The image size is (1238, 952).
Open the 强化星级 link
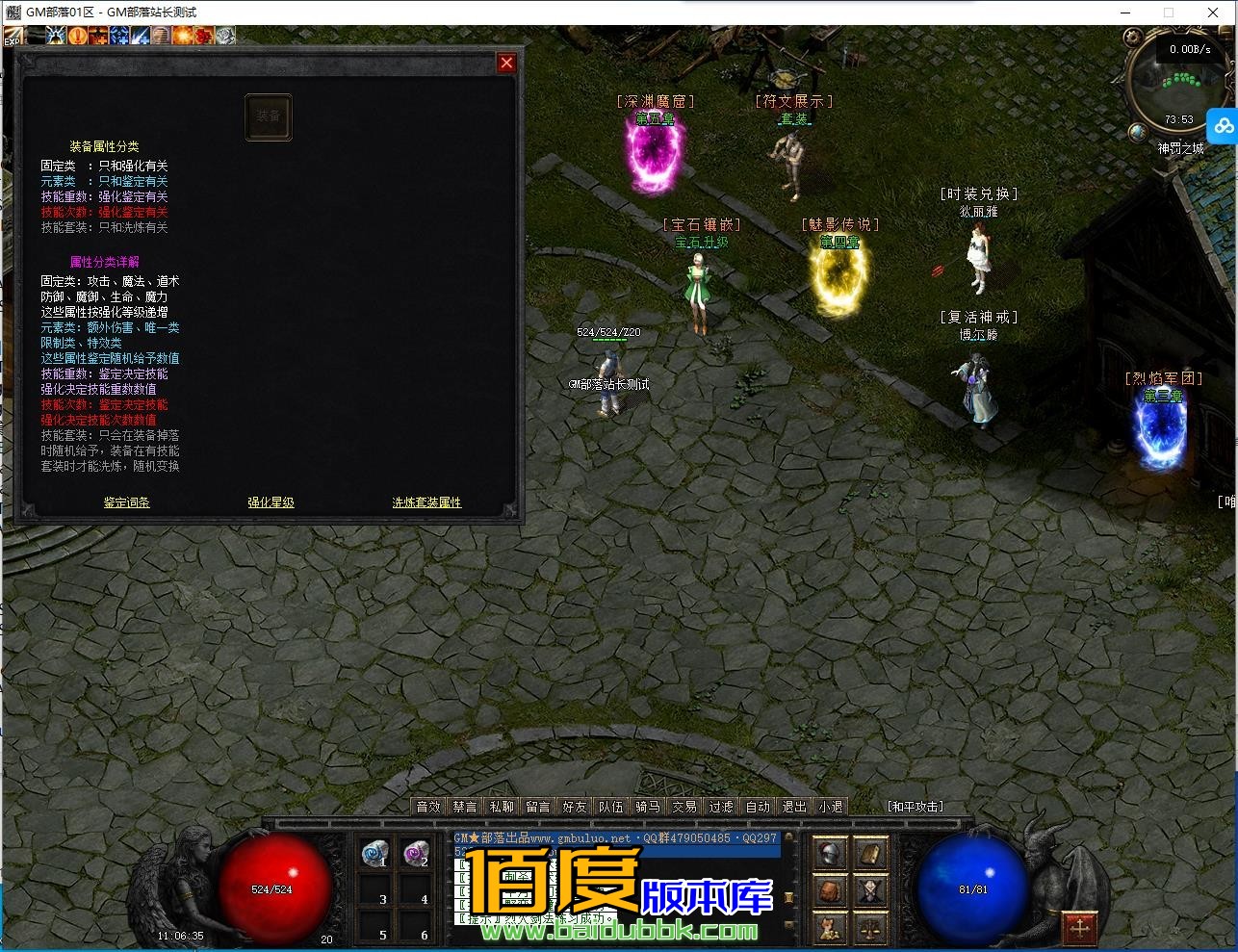(271, 502)
